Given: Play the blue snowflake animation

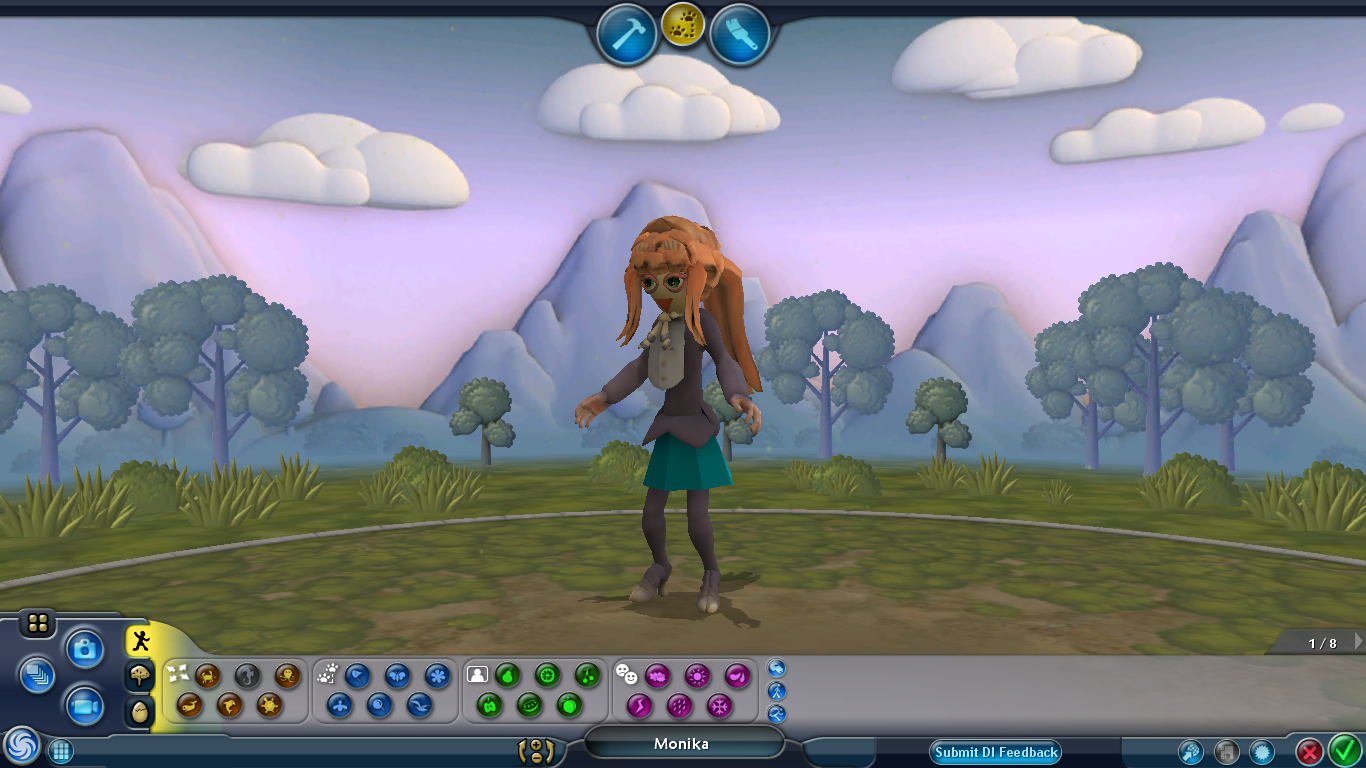Looking at the screenshot, I should 437,676.
